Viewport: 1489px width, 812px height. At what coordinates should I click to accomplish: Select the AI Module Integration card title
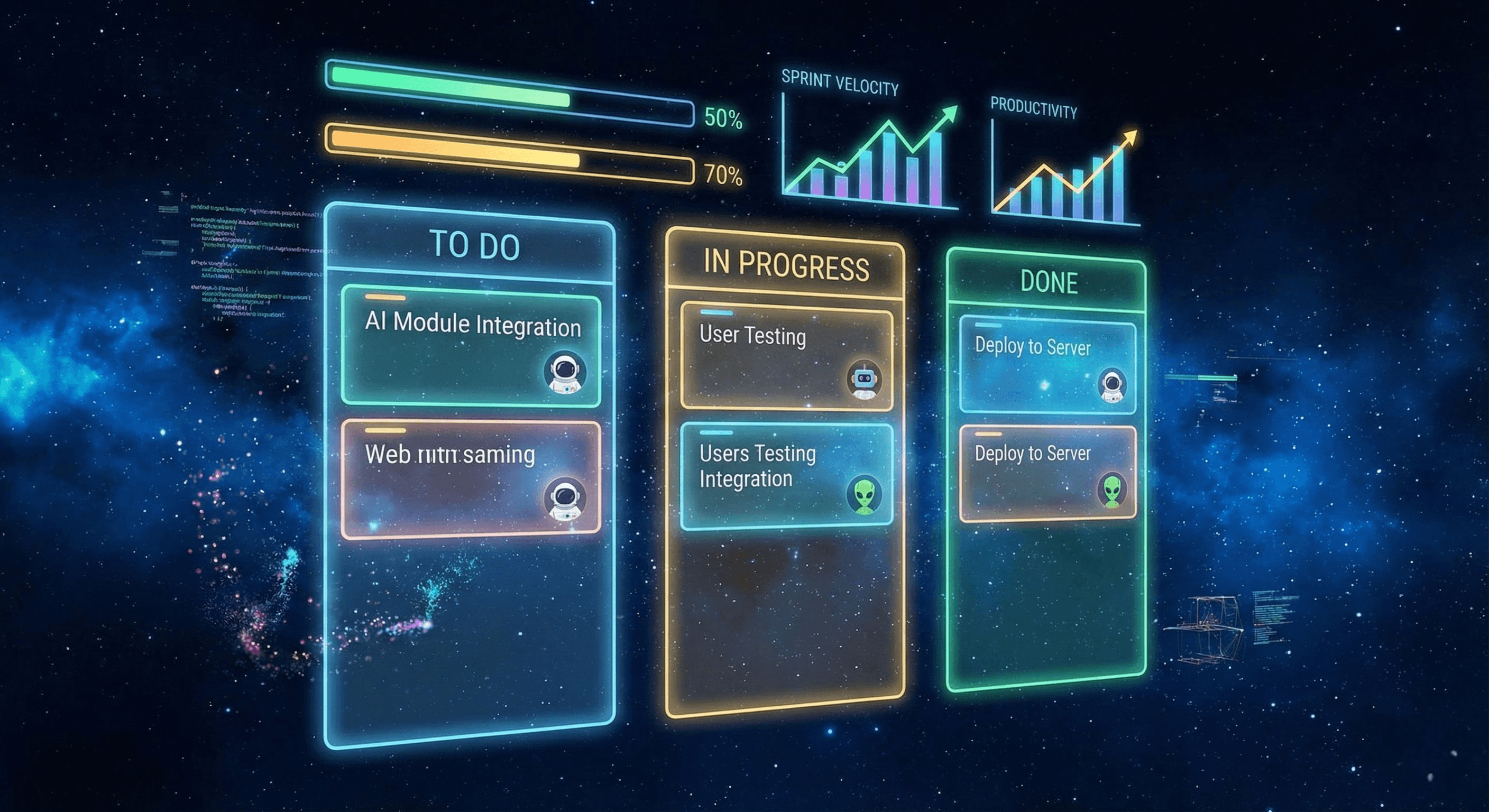472,324
